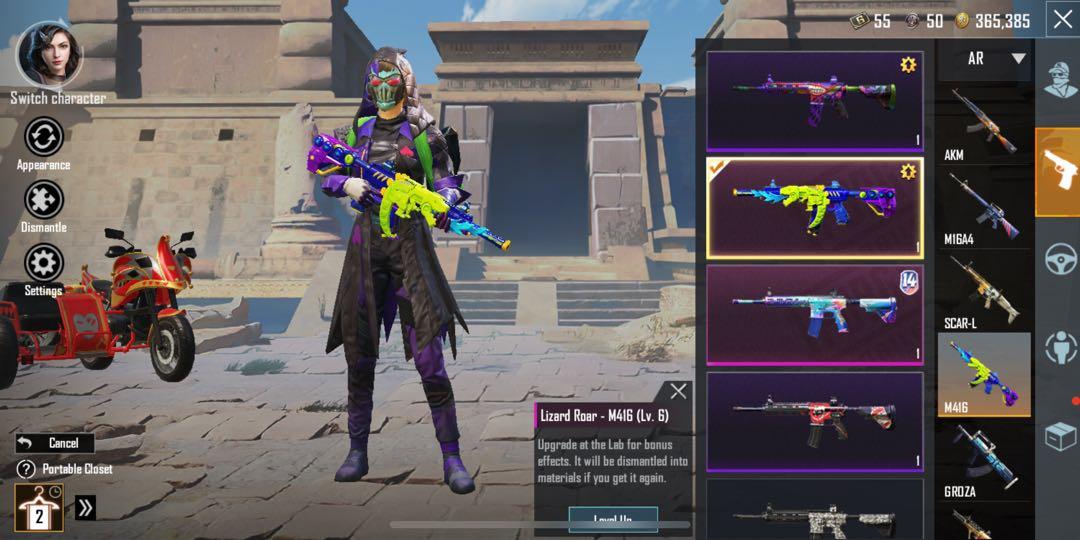This screenshot has width=1080, height=540.
Task: Open the Appearance options
Action: coord(44,138)
